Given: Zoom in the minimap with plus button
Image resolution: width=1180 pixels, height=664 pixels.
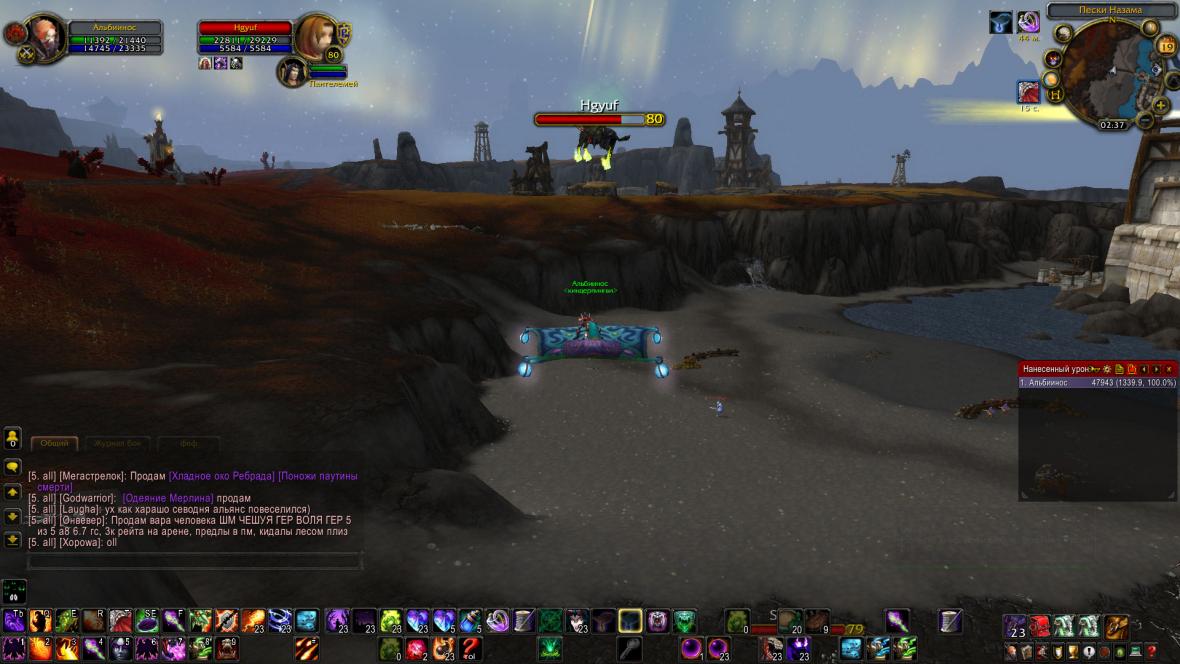Looking at the screenshot, I should click(x=1160, y=104).
